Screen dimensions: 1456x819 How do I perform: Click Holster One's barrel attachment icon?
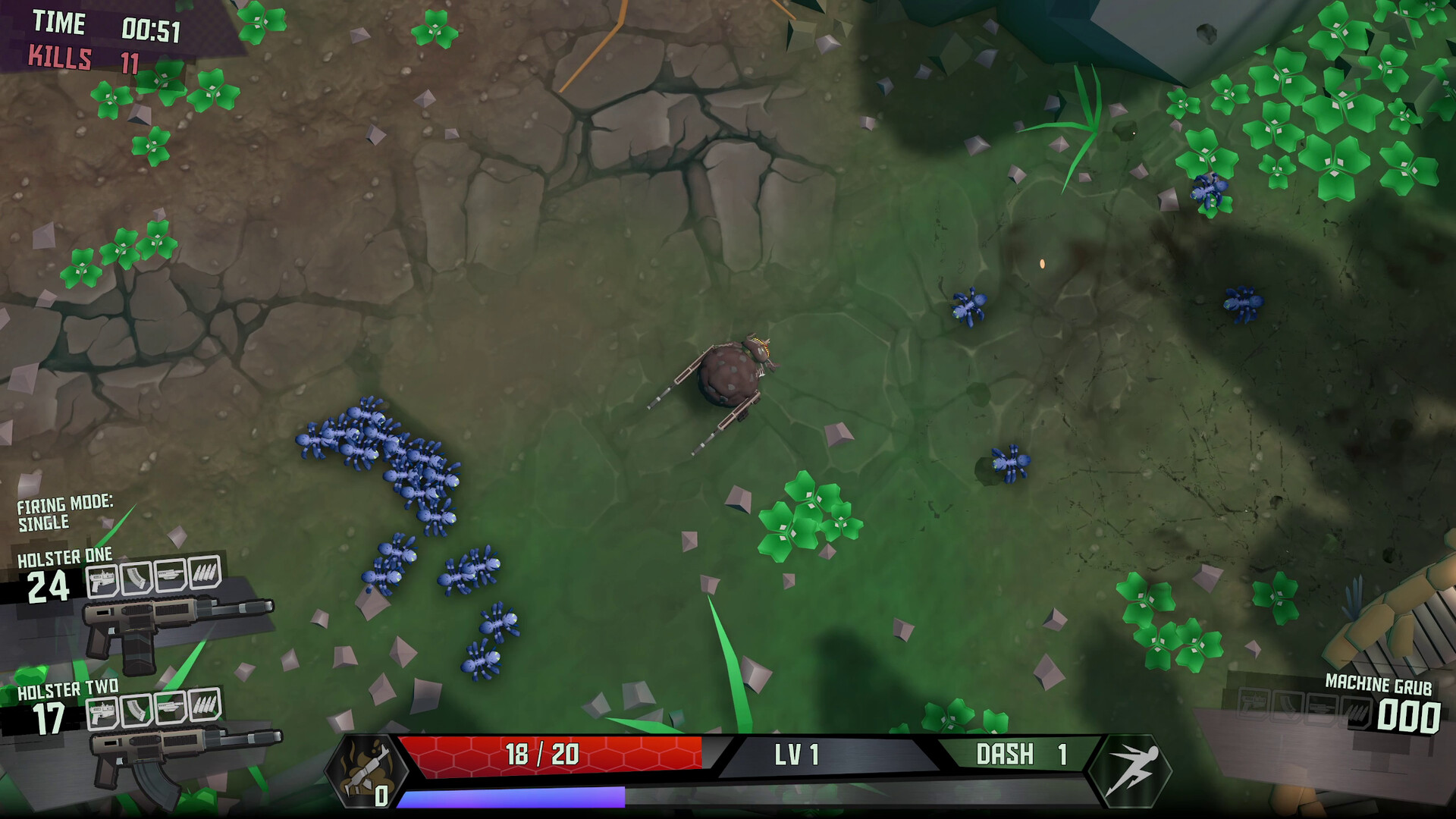(x=171, y=575)
